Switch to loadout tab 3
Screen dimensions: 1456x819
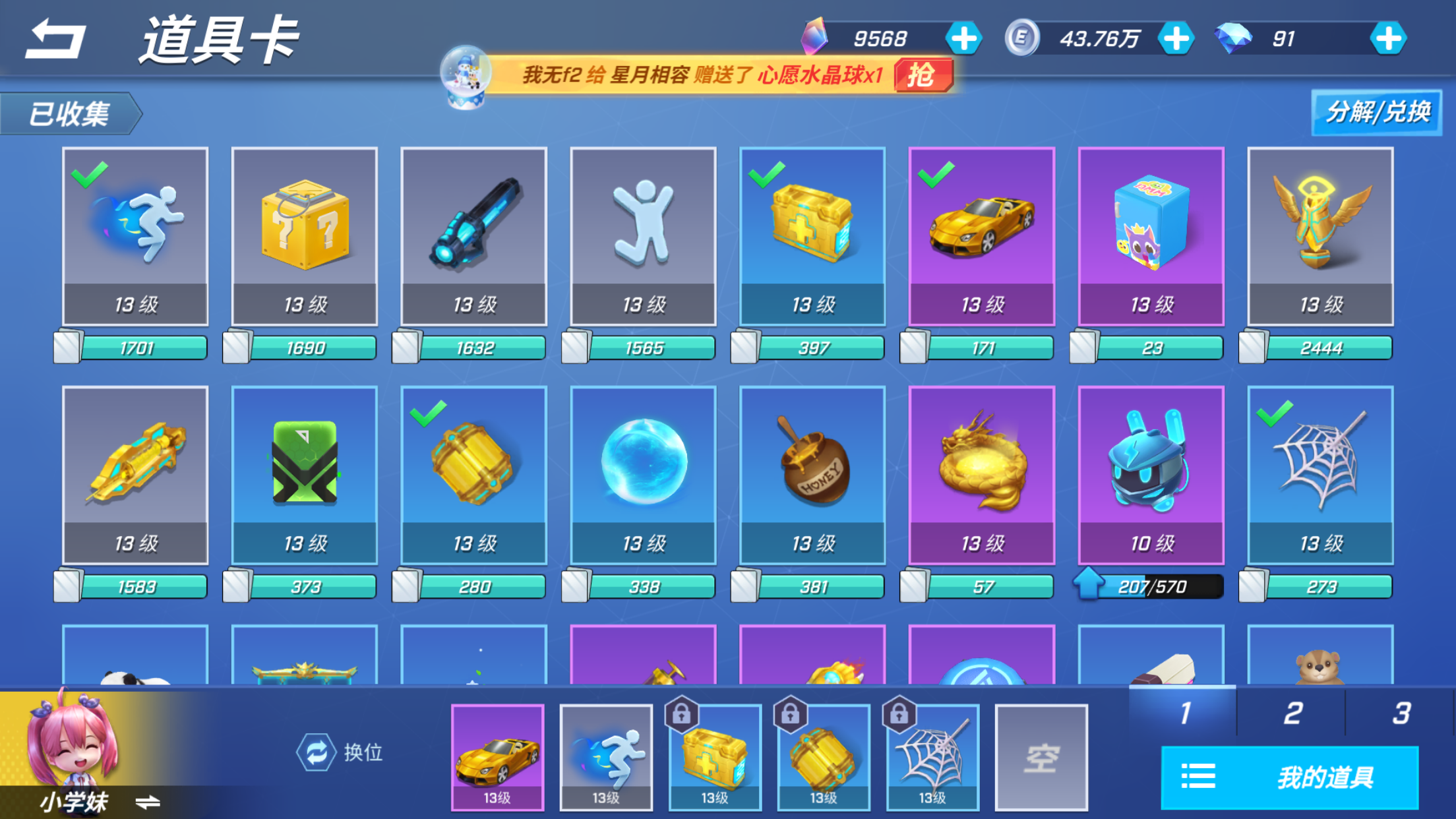coord(1401,713)
